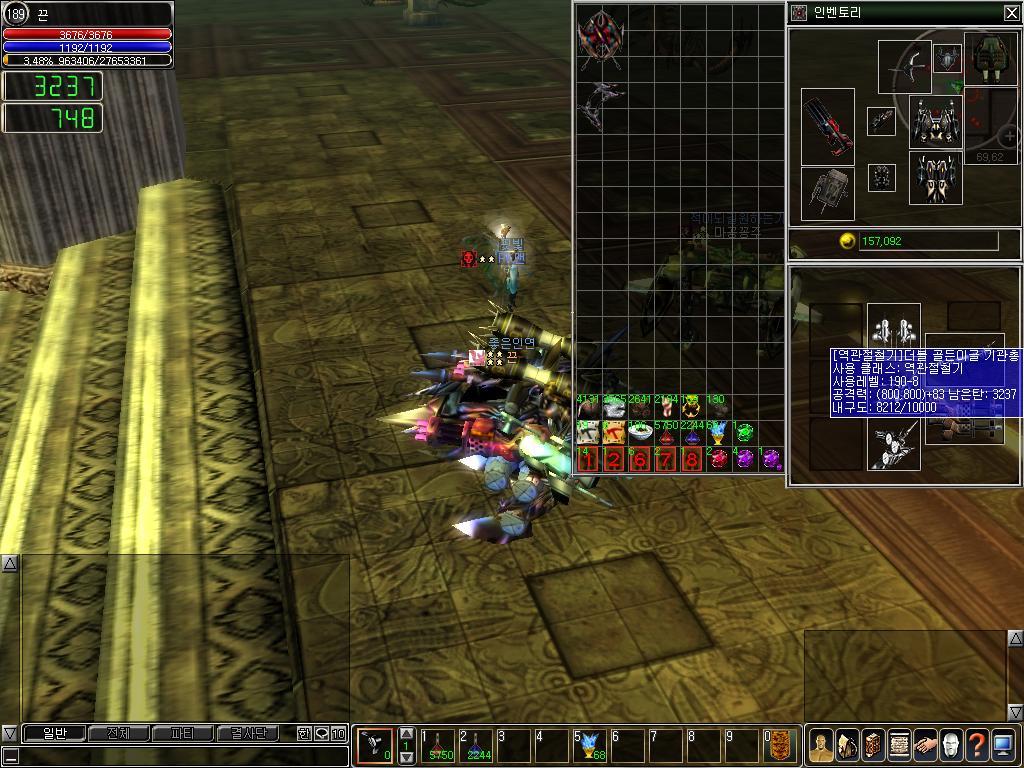Select the equipped red gatling gun slot
Viewport: 1024px width, 768px height.
pyautogui.click(x=828, y=127)
